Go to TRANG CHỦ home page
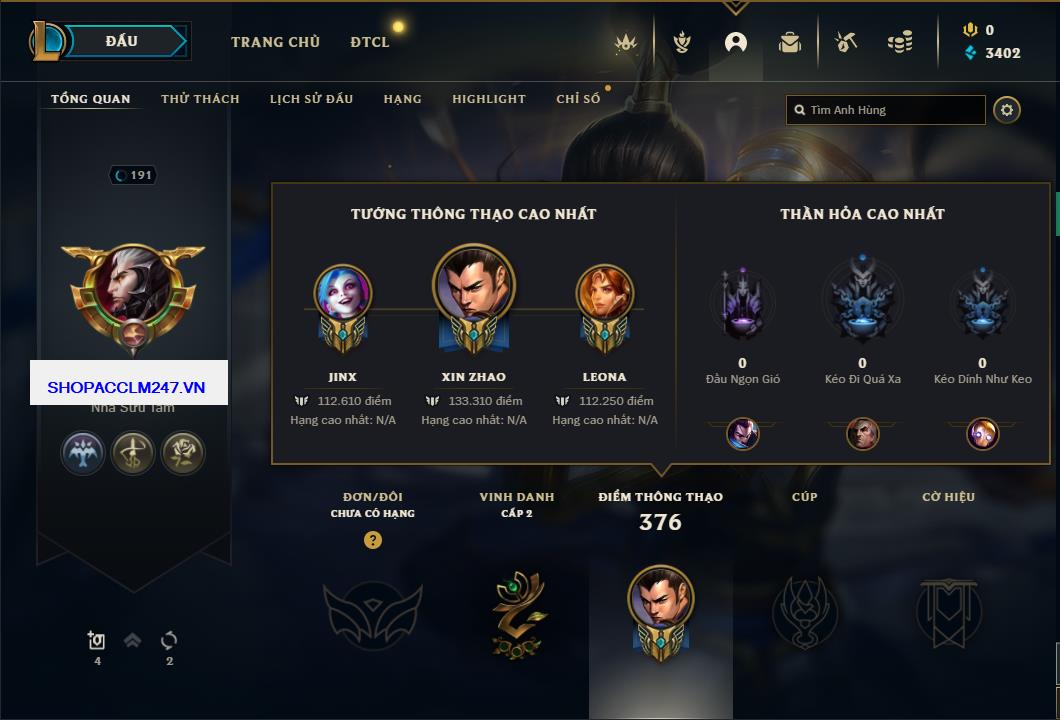This screenshot has height=720, width=1060. 275,42
